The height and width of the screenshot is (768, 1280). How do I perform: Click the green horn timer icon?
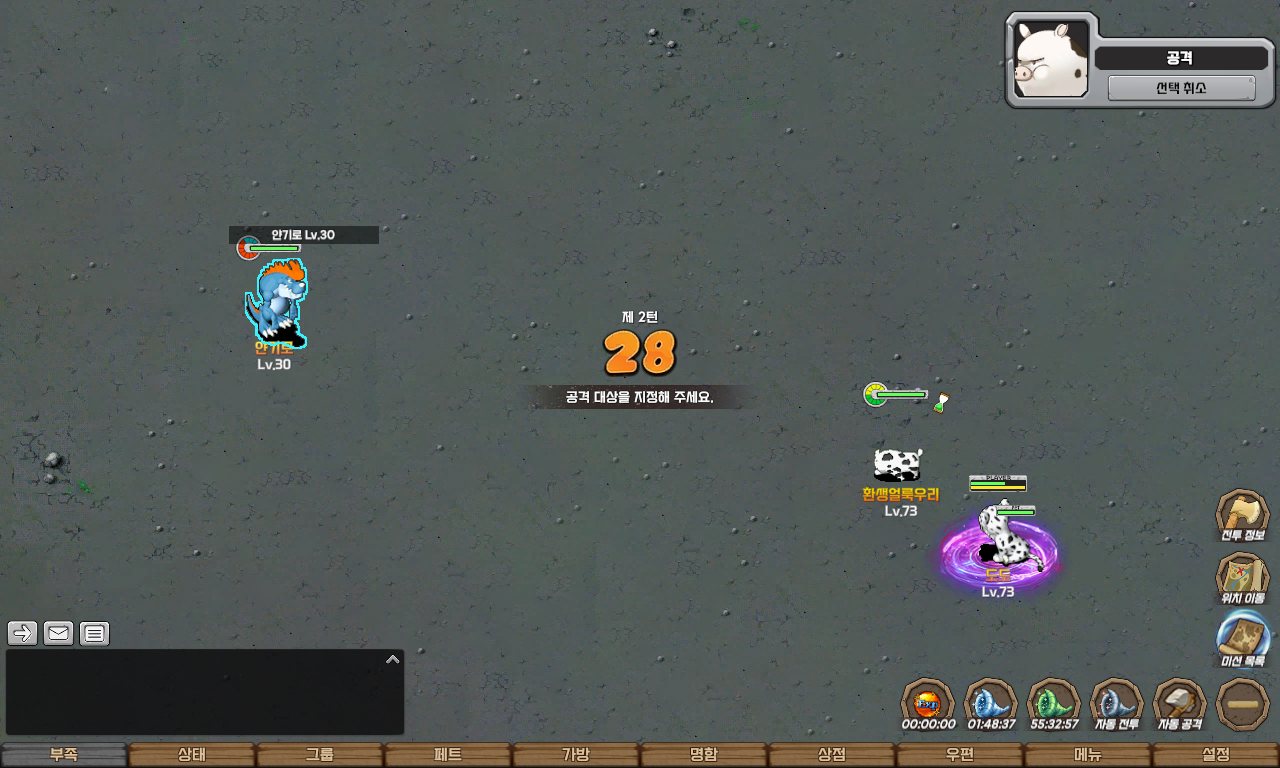[1053, 702]
